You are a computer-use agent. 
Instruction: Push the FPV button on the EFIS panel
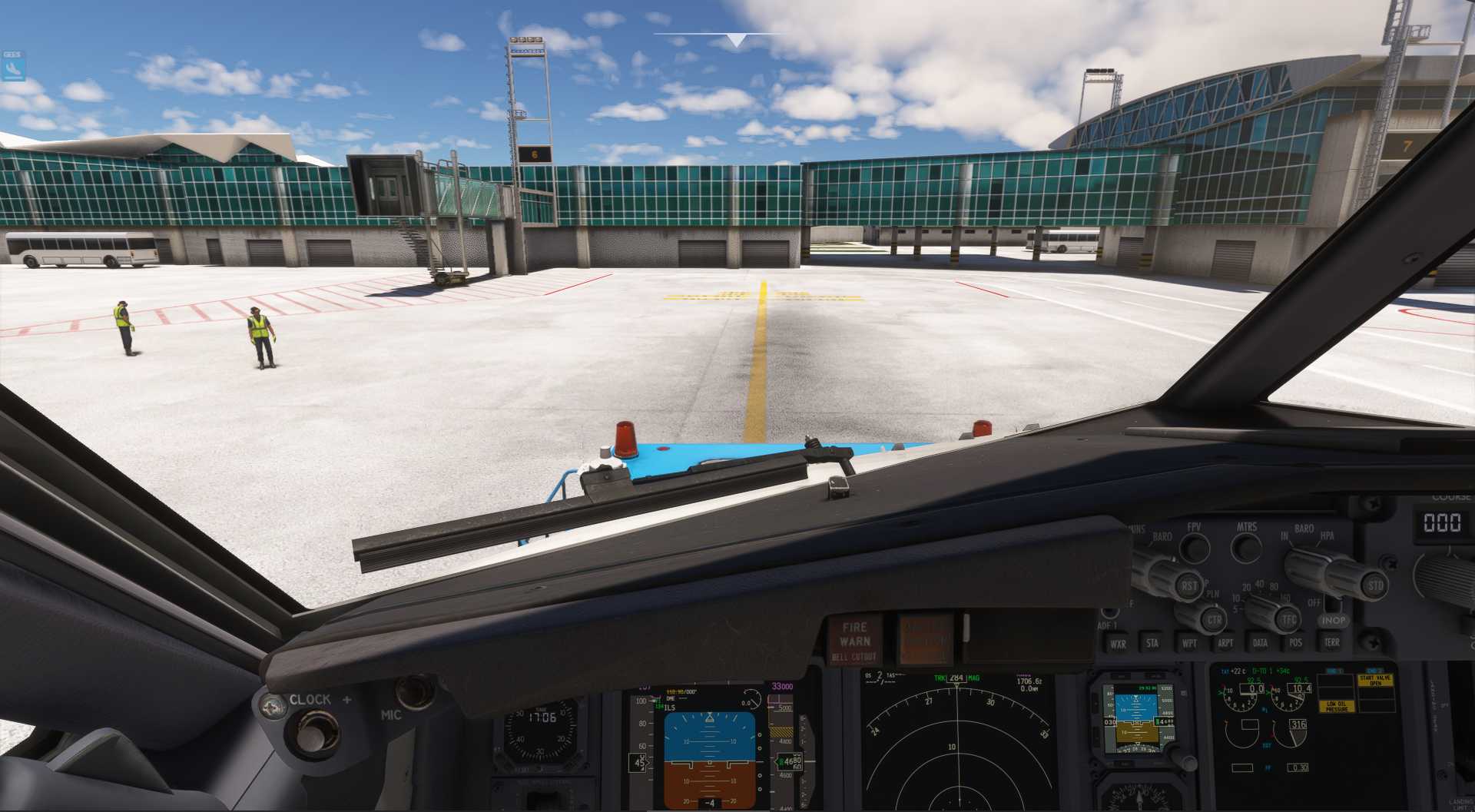[1194, 548]
